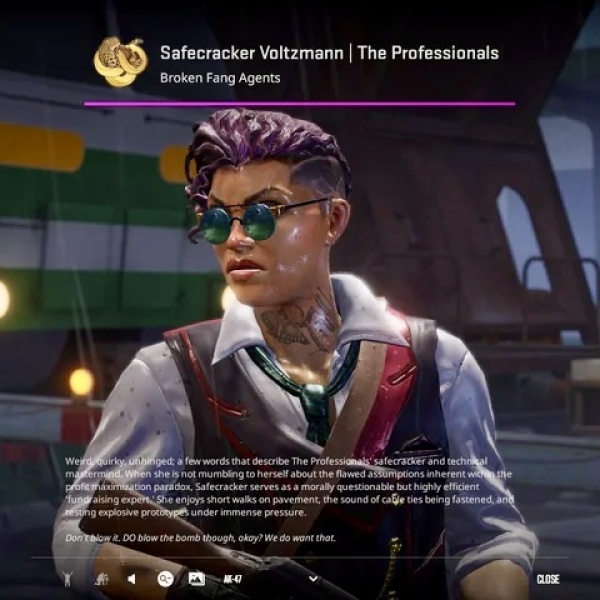Close the agent inspect screen
This screenshot has height=600, width=600.
pyautogui.click(x=547, y=579)
